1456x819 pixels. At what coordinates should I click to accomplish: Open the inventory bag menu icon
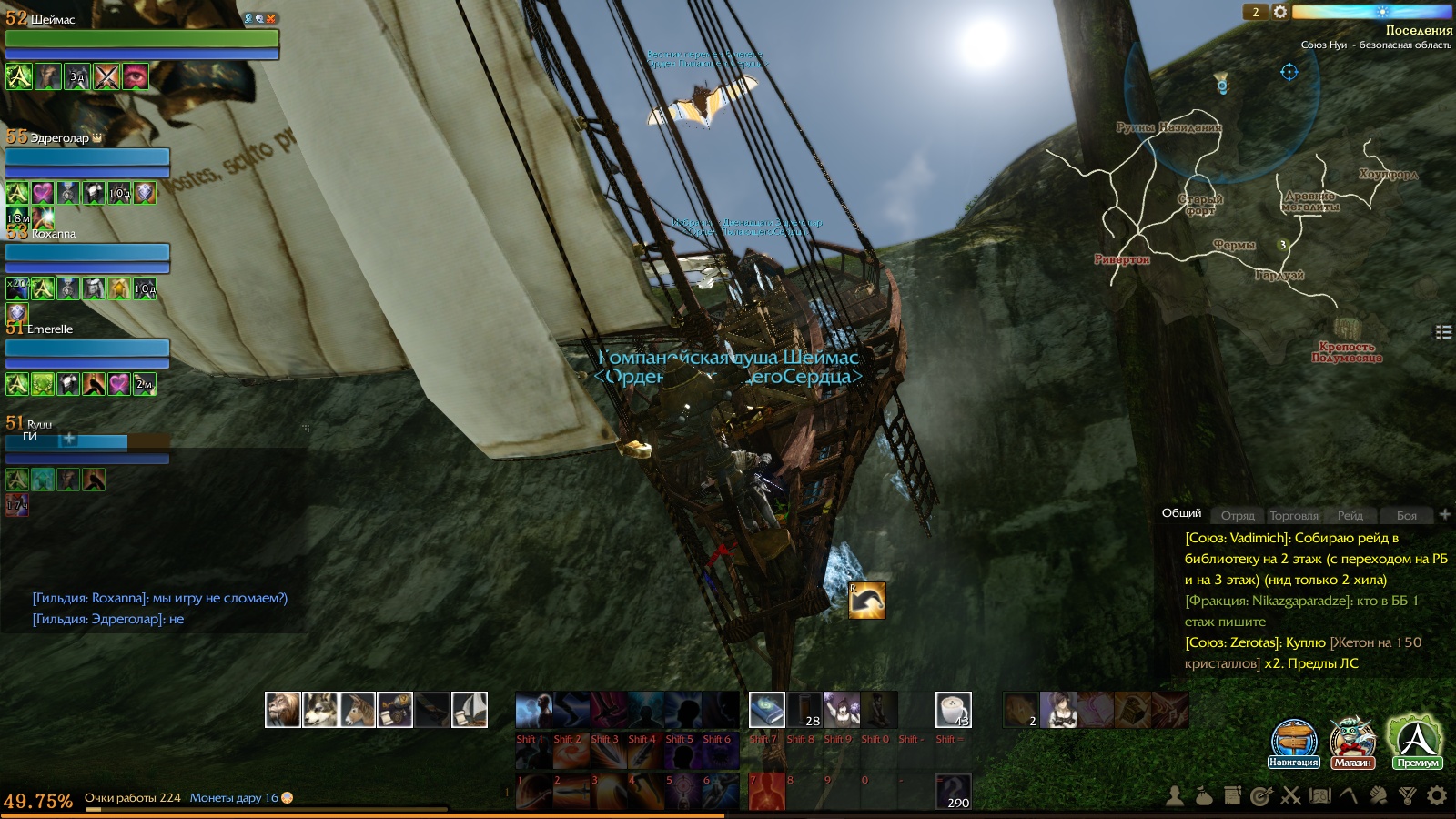point(1204,796)
